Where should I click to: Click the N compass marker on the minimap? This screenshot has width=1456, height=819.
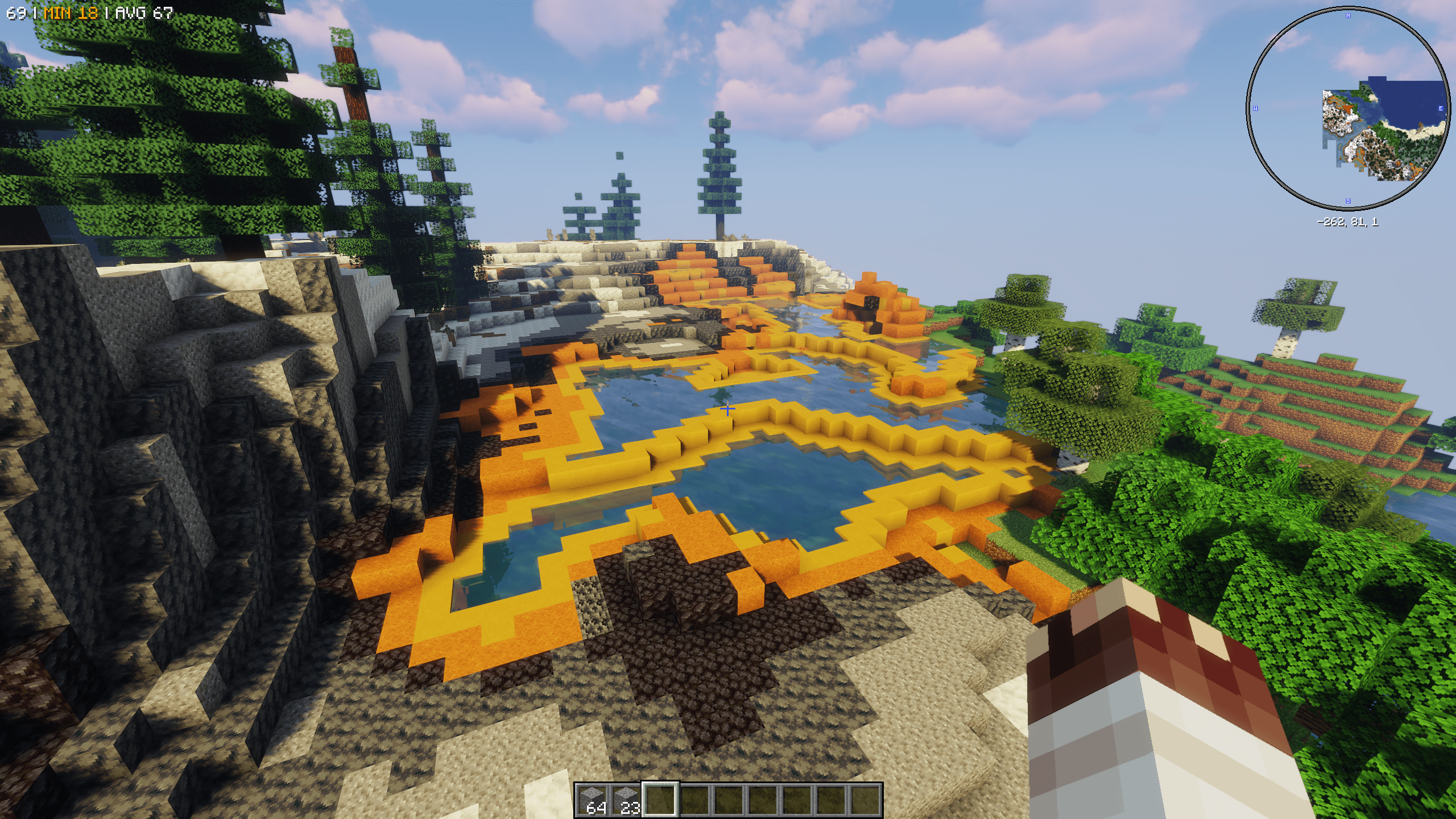[x=1349, y=16]
